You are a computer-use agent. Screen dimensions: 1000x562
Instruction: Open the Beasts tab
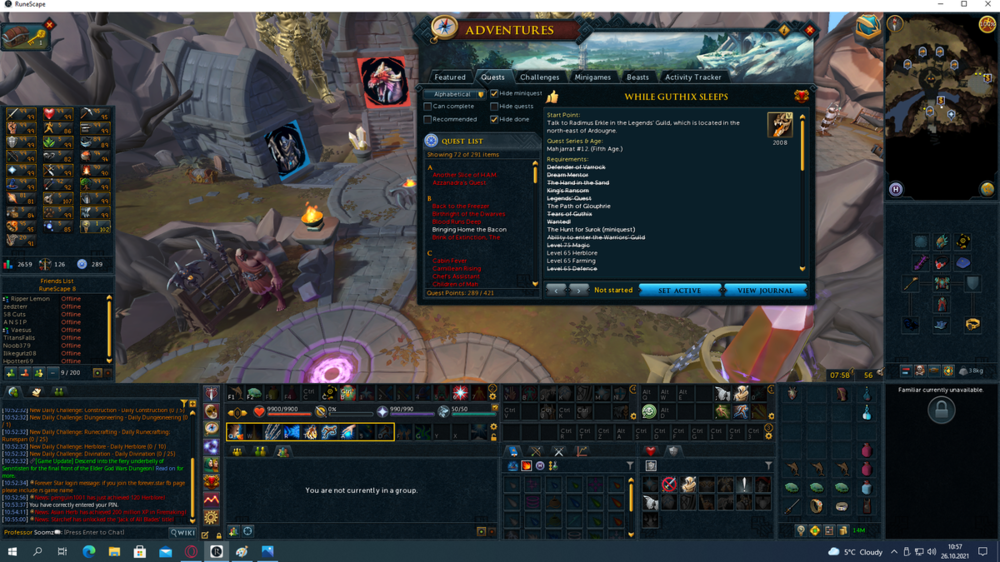637,77
